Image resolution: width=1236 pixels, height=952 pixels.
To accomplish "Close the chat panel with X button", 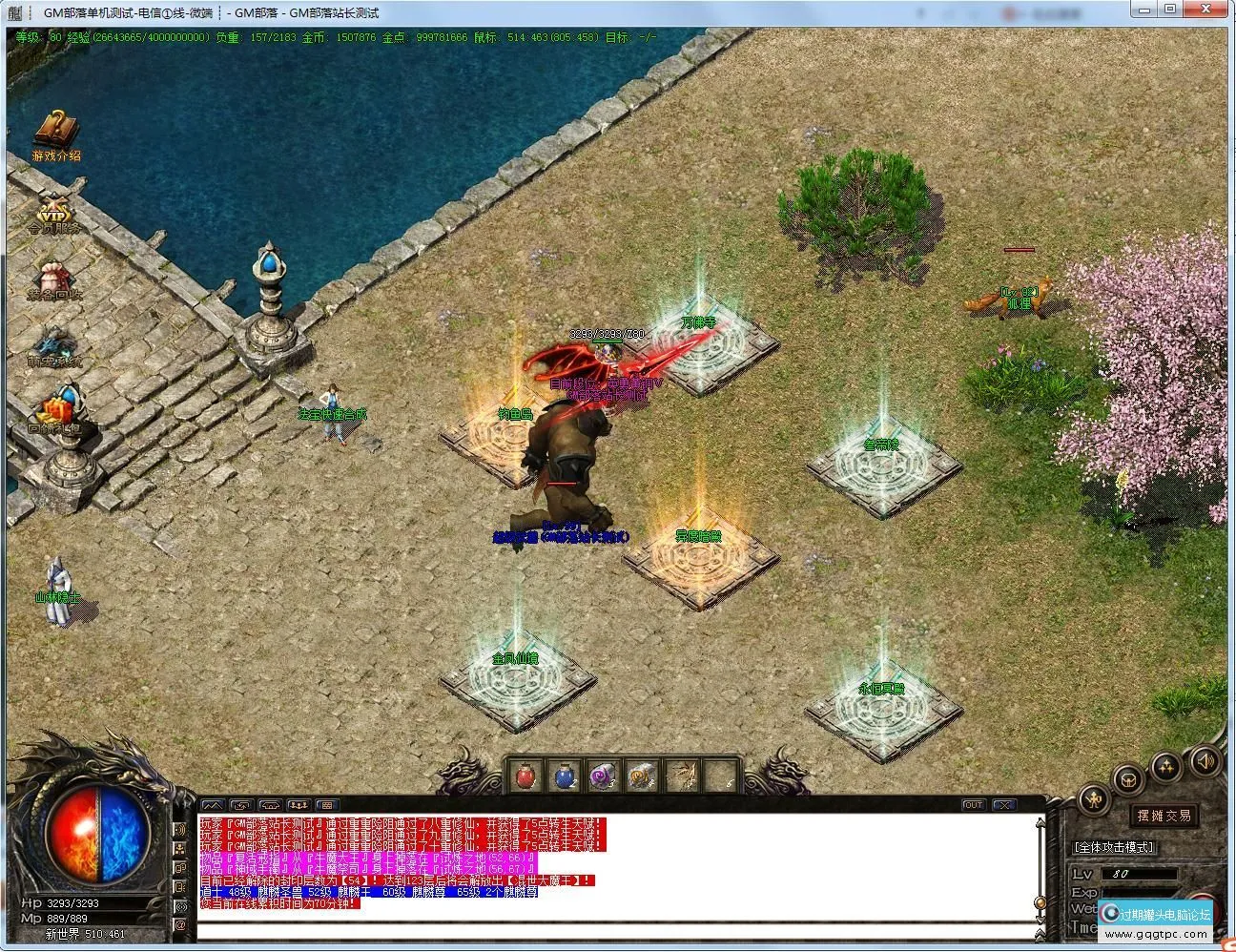I will click(1004, 805).
